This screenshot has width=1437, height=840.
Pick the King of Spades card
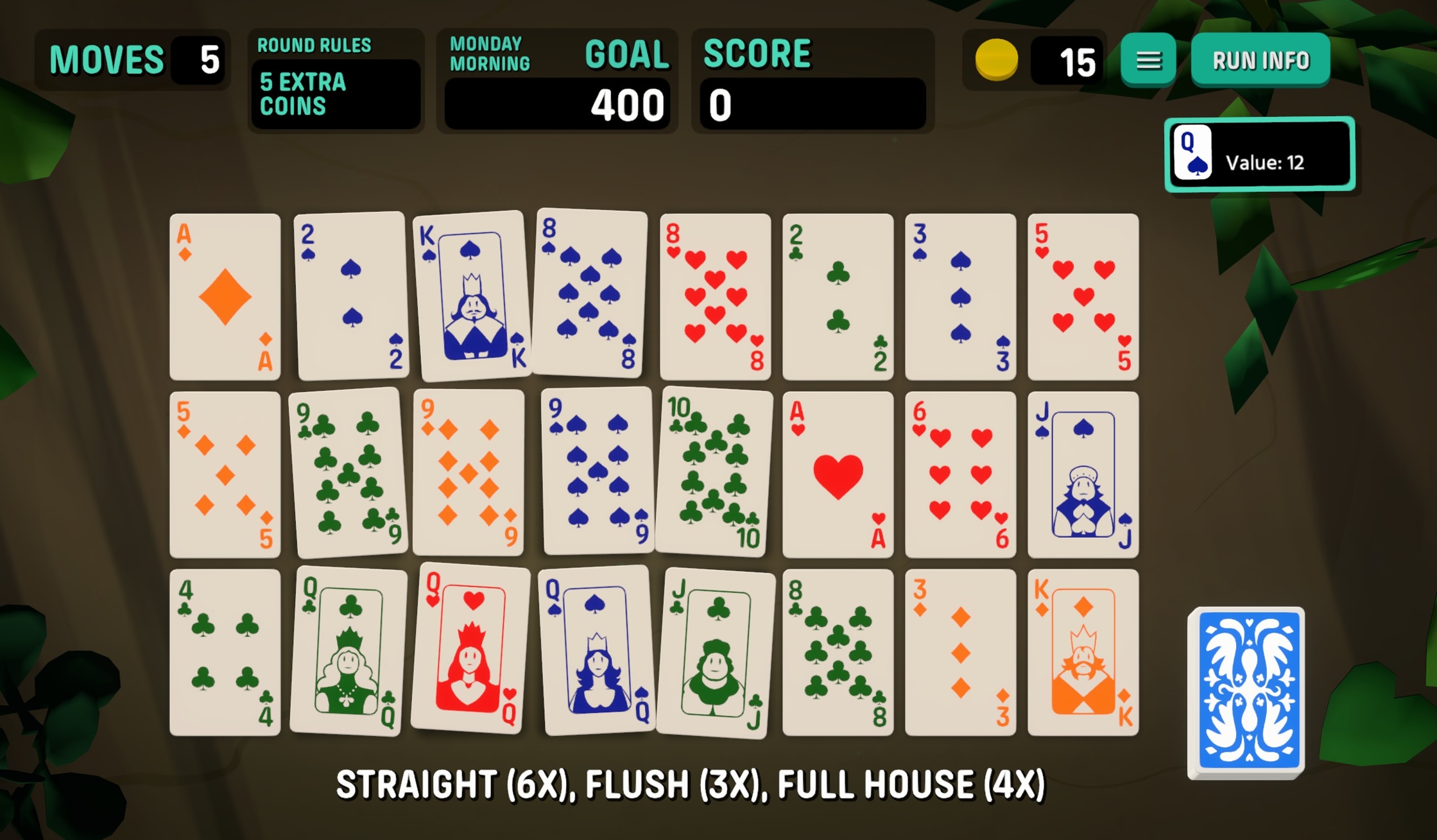coord(473,296)
